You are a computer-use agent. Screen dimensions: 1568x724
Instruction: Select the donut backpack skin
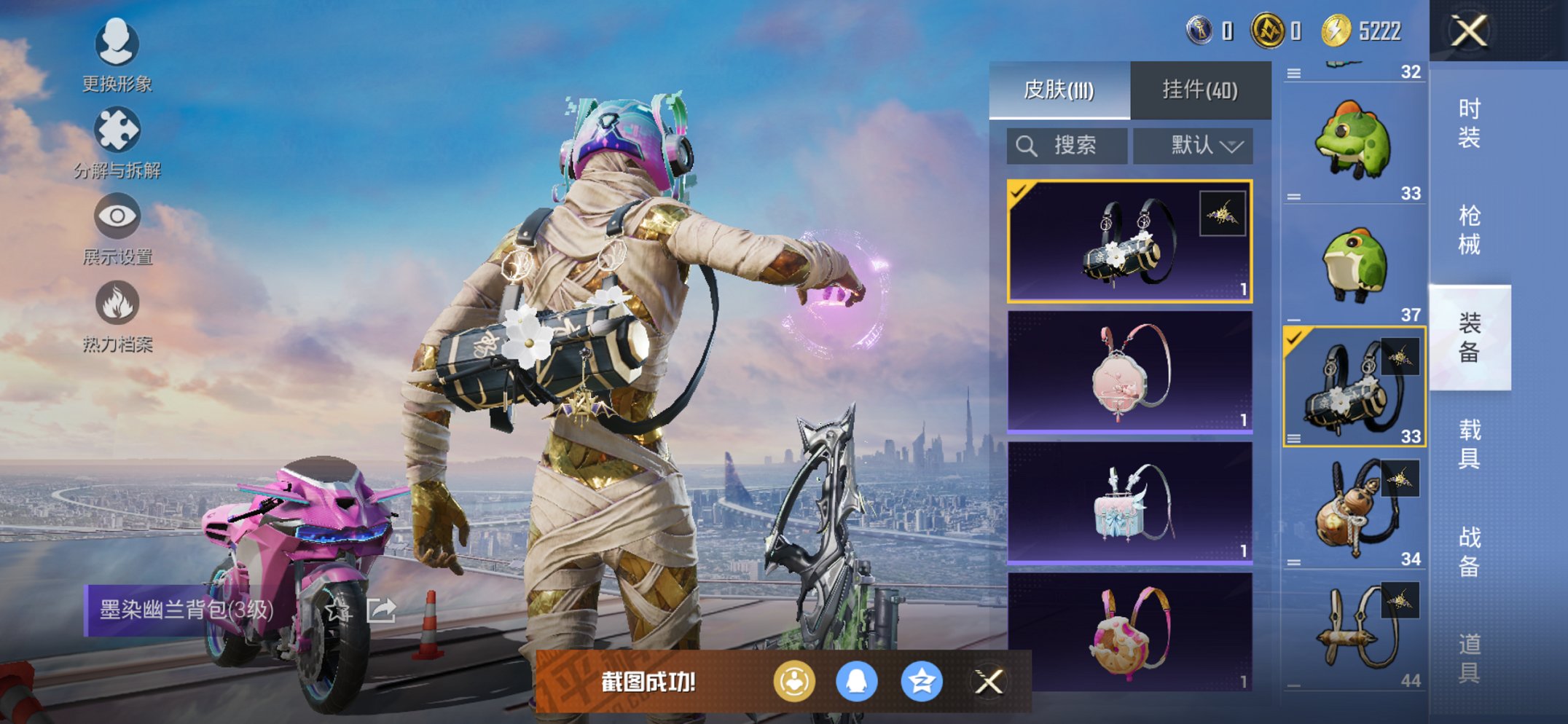click(1129, 632)
